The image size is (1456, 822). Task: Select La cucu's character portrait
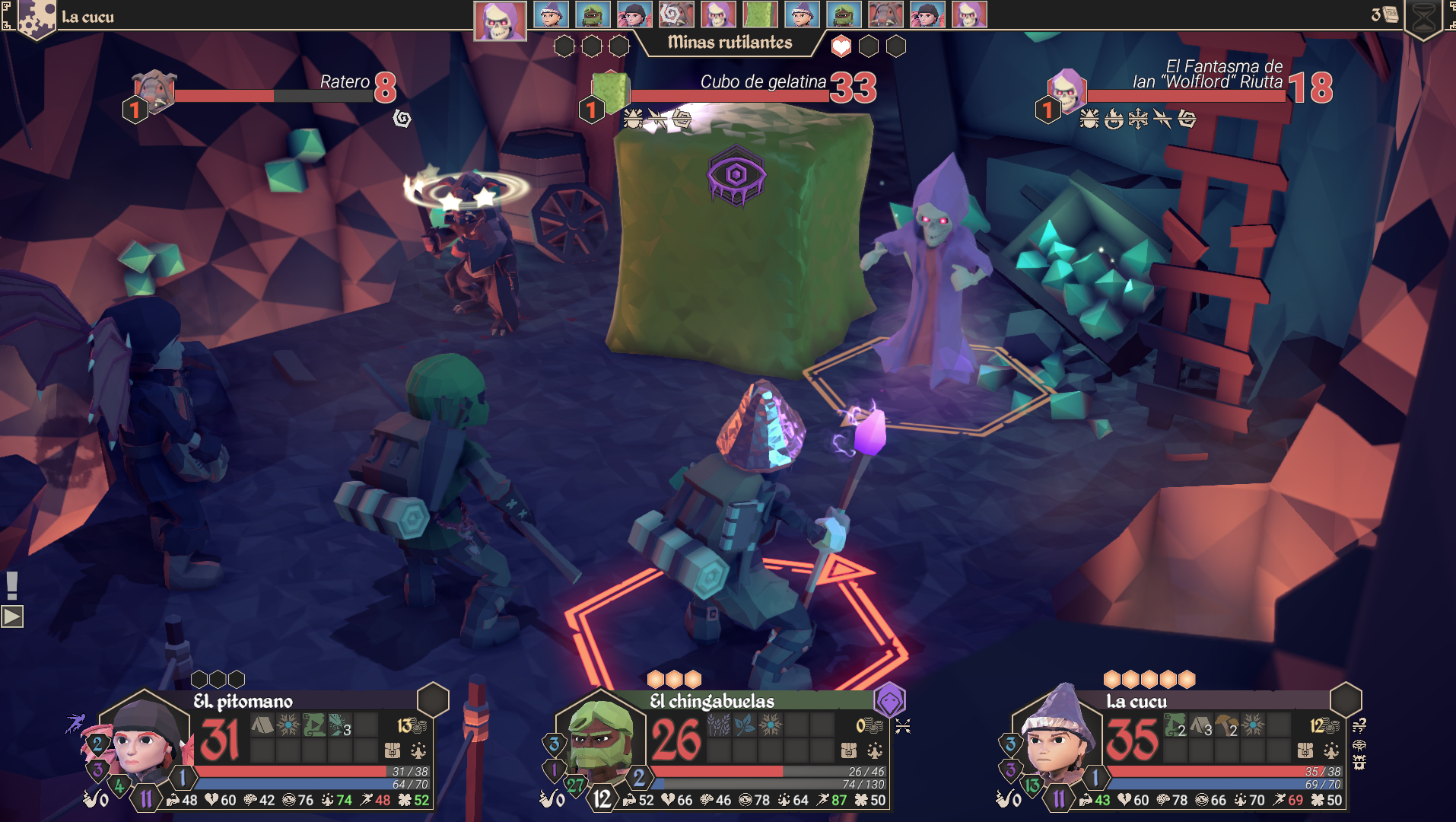pos(1056,738)
